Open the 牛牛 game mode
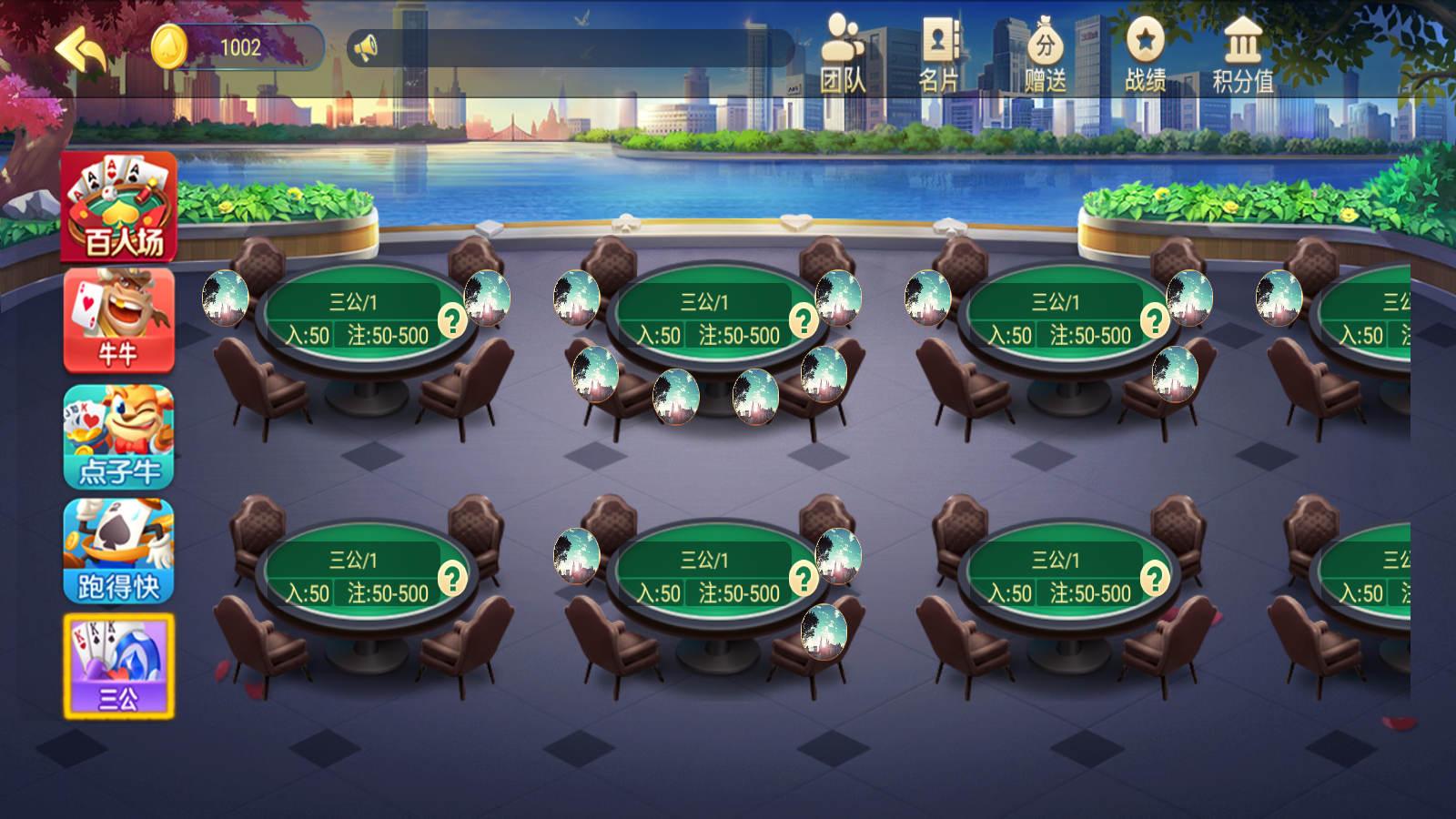Screen dimensions: 1456x819 pyautogui.click(x=118, y=320)
